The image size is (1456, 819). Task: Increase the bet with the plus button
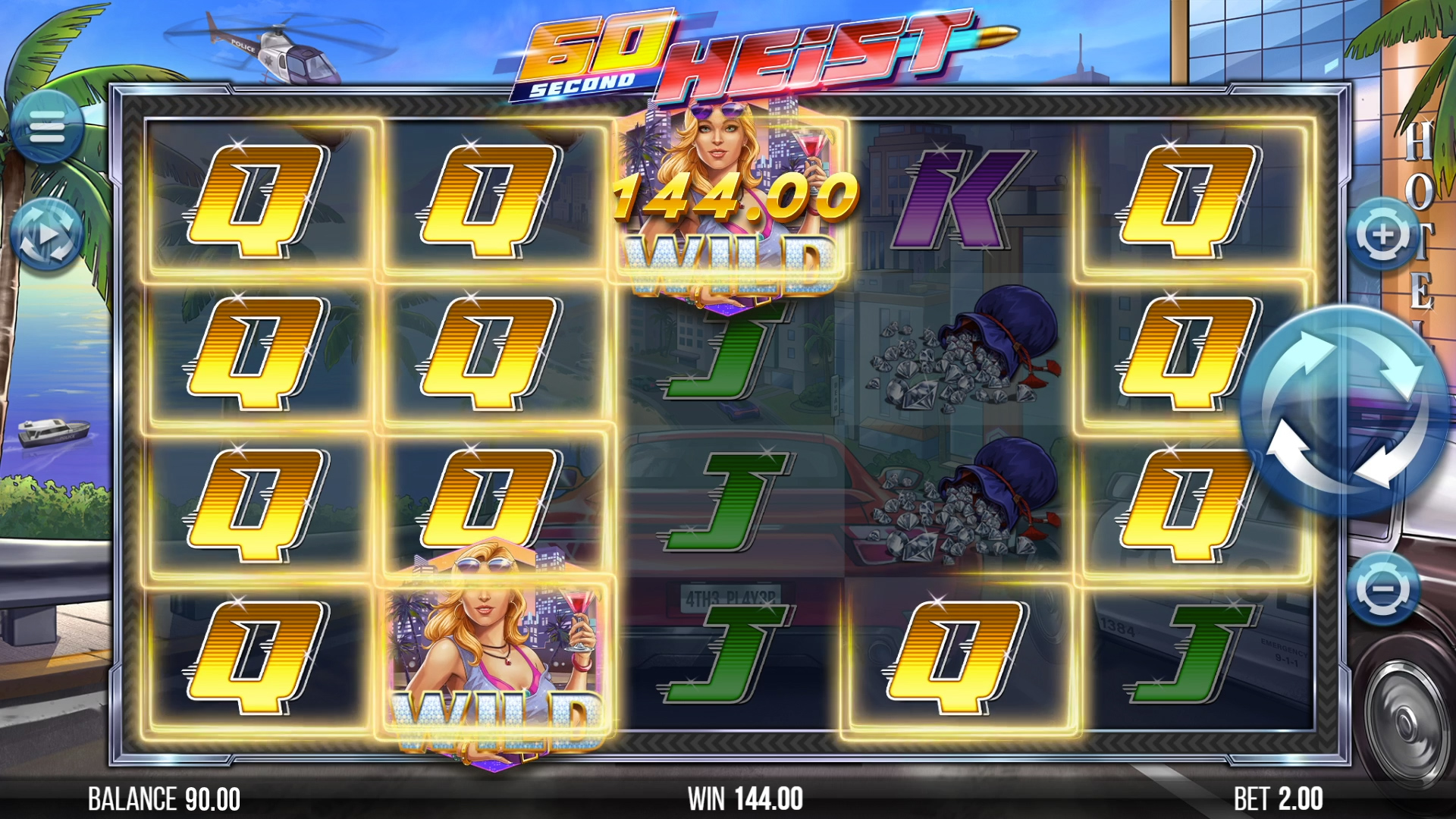(x=1382, y=235)
